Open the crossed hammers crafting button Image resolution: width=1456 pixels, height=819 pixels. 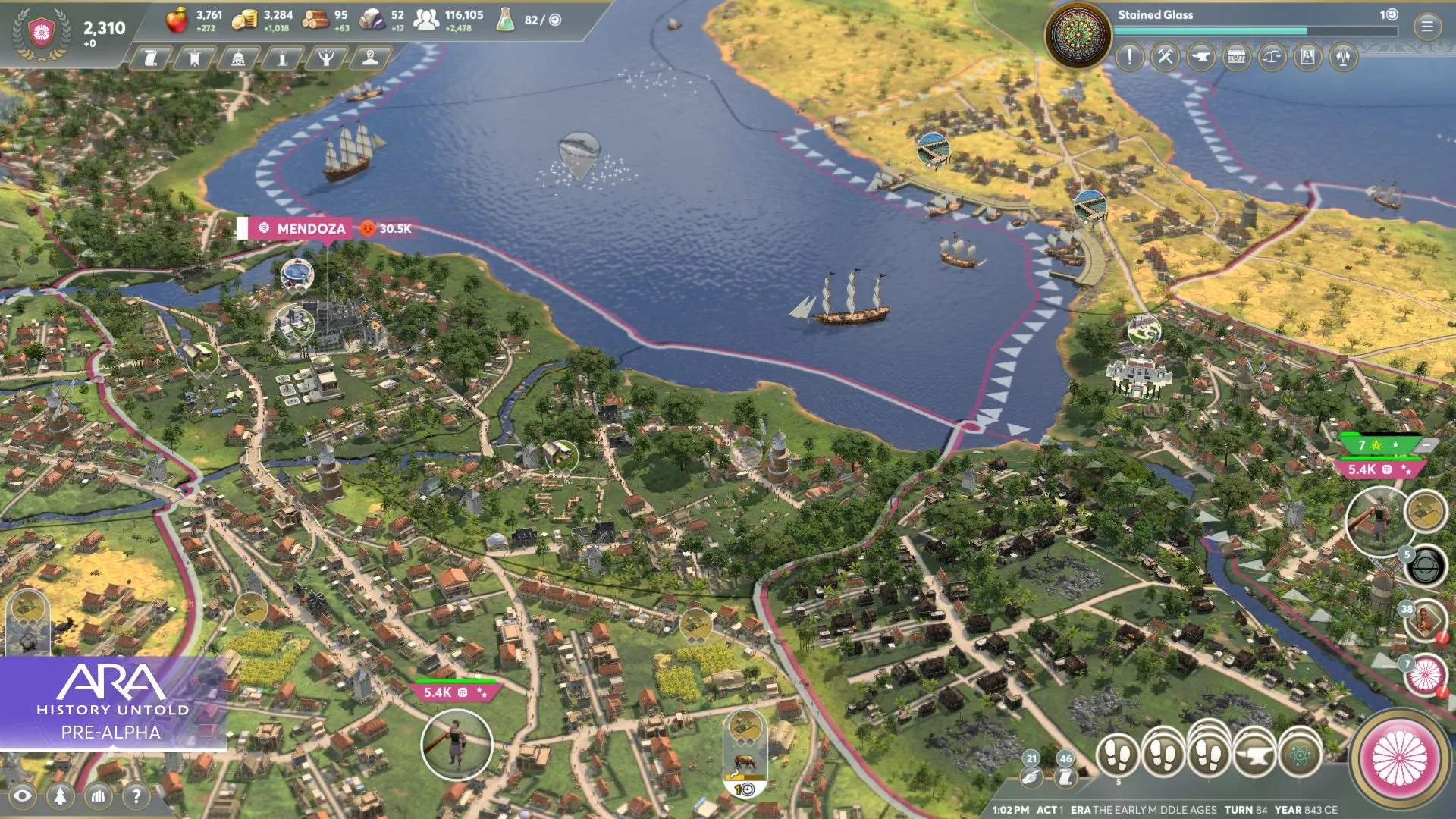pos(1165,57)
